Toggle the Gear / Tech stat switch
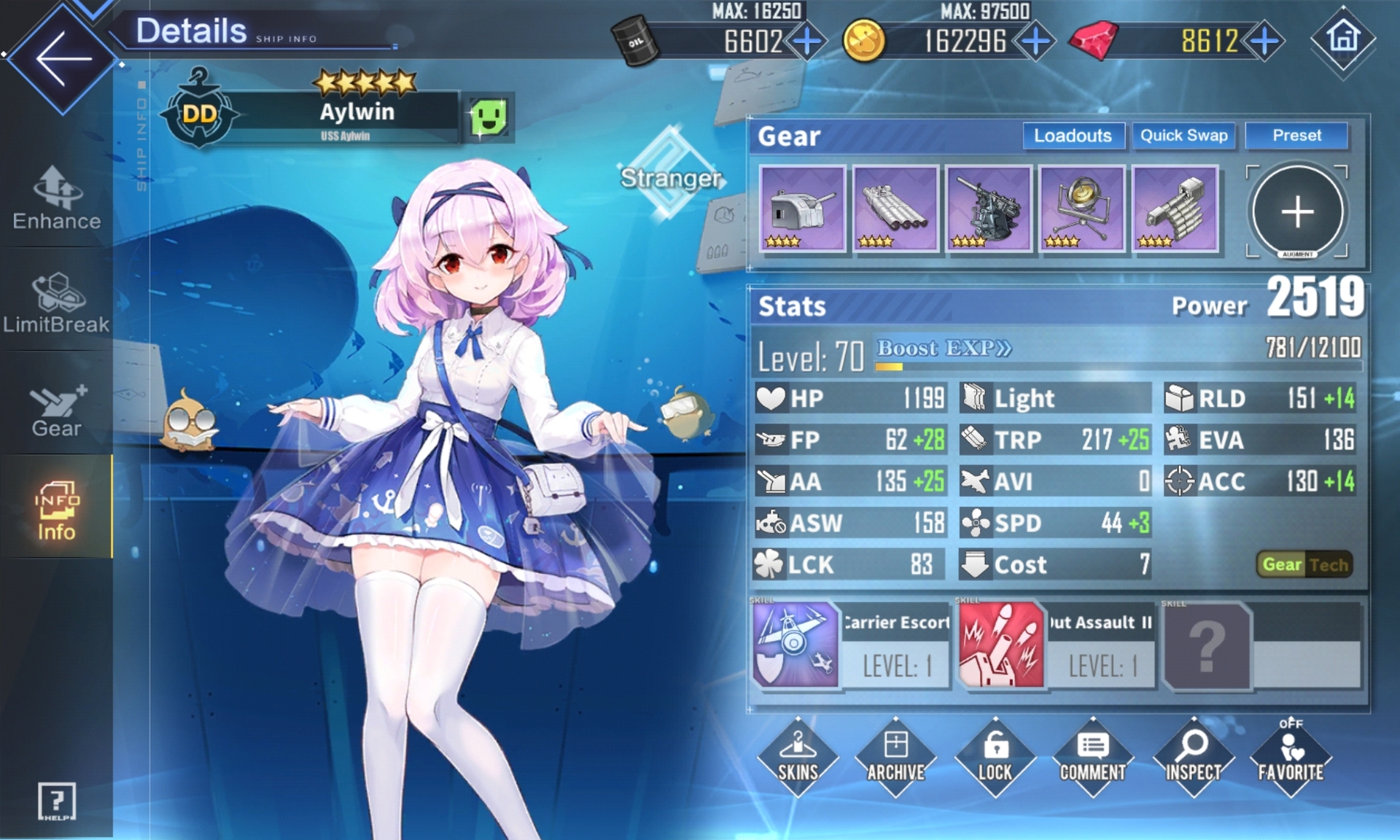 coord(1304,564)
